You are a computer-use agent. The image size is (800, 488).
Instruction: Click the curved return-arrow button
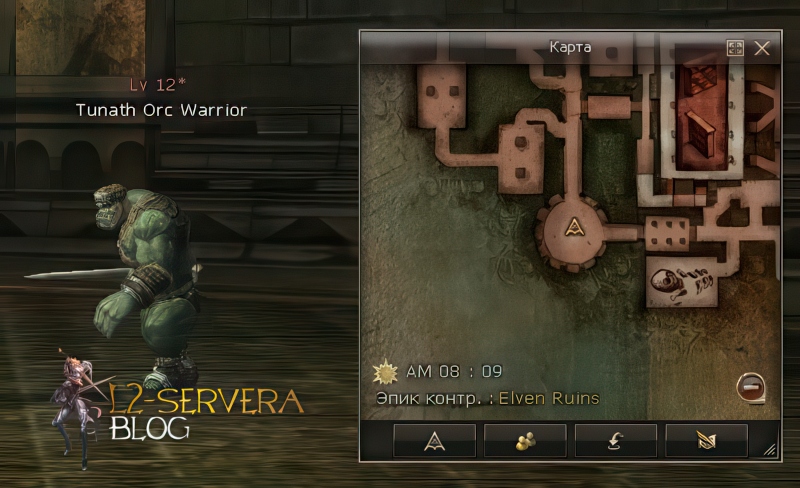tap(615, 440)
